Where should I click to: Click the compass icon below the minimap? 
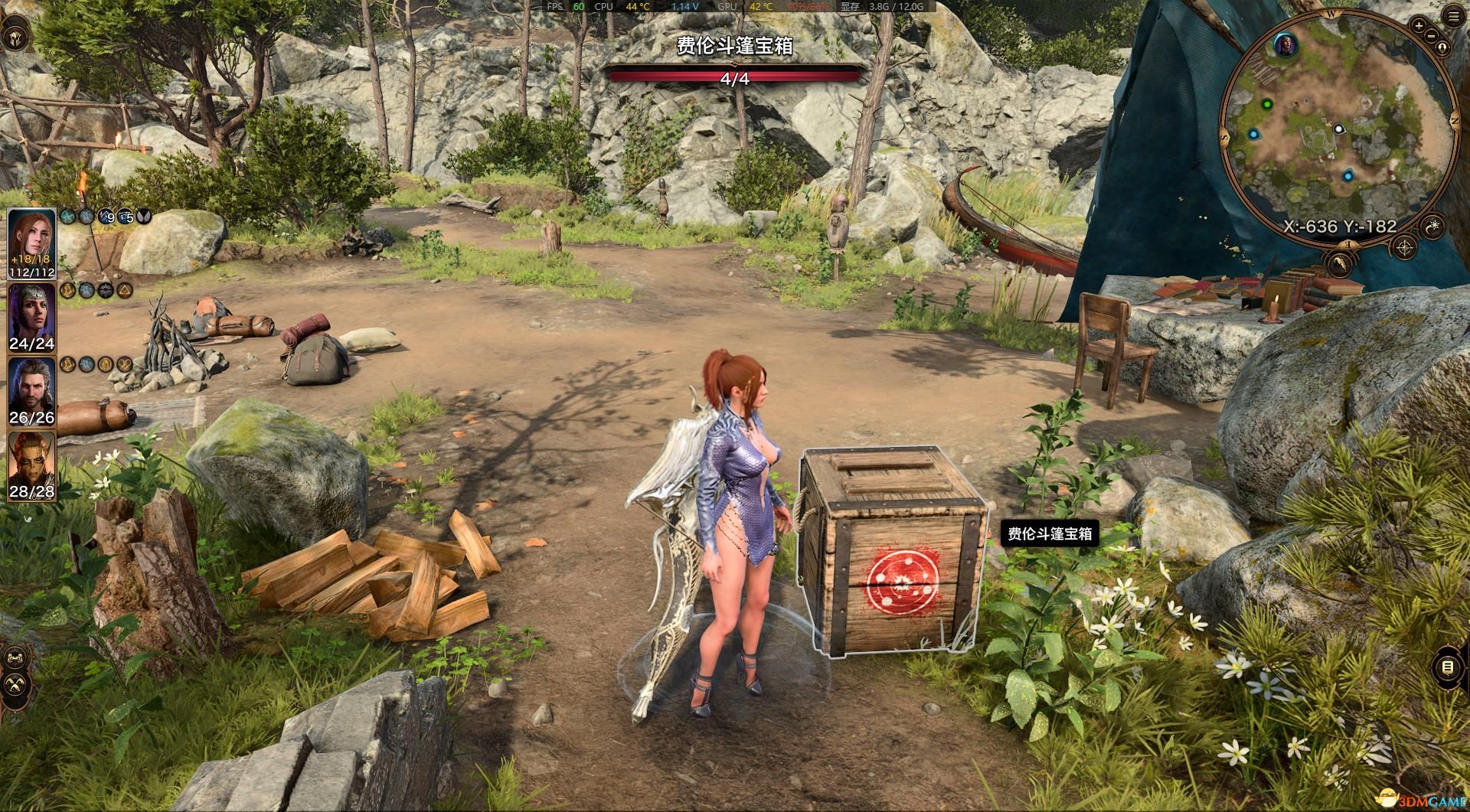coord(1405,247)
